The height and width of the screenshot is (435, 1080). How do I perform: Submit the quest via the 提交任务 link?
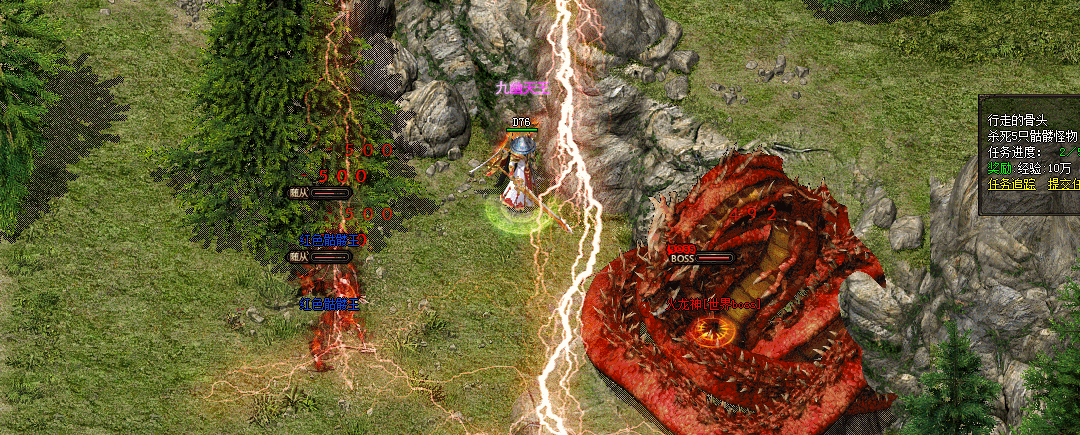pyautogui.click(x=1064, y=184)
